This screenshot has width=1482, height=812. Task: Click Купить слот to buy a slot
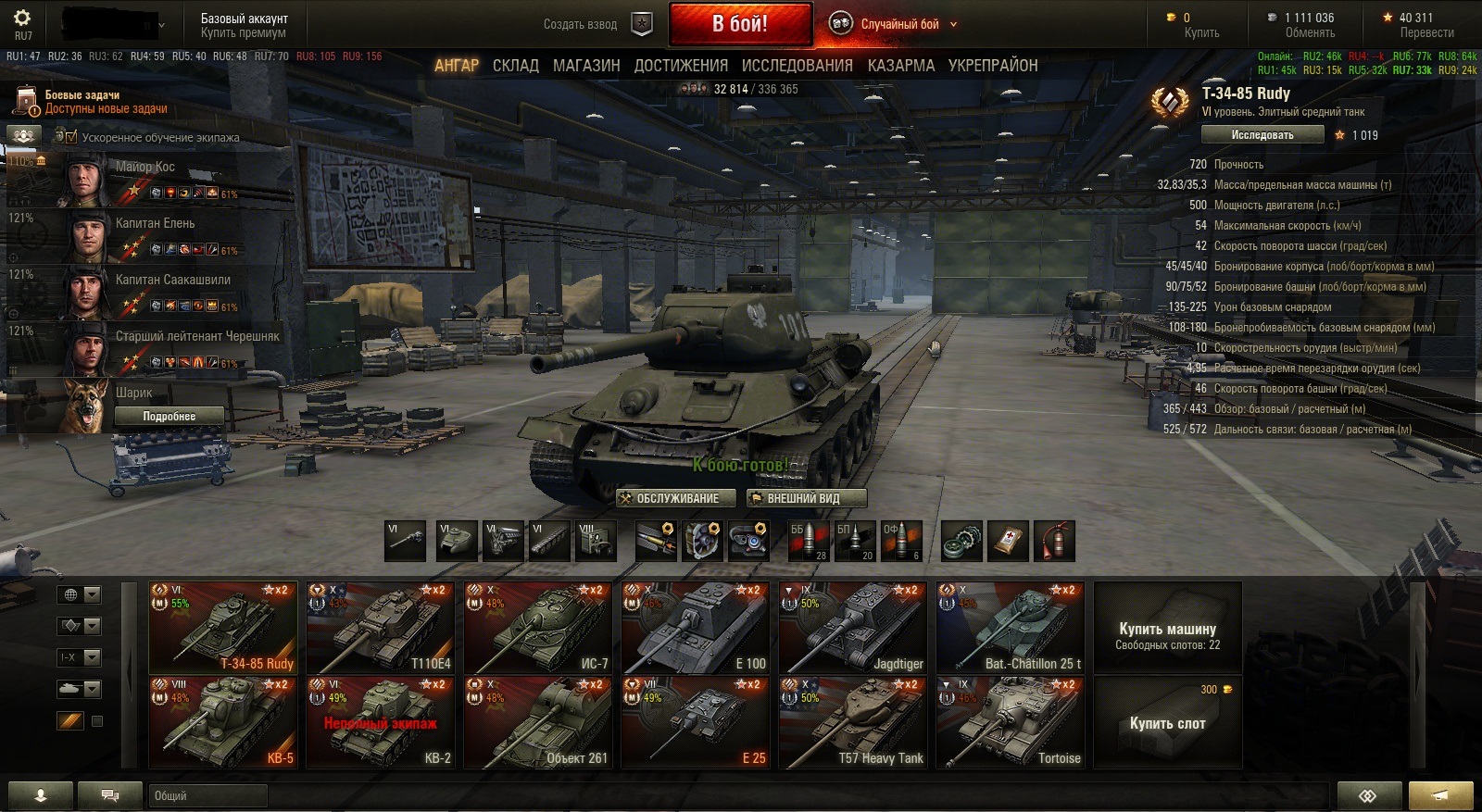1167,722
